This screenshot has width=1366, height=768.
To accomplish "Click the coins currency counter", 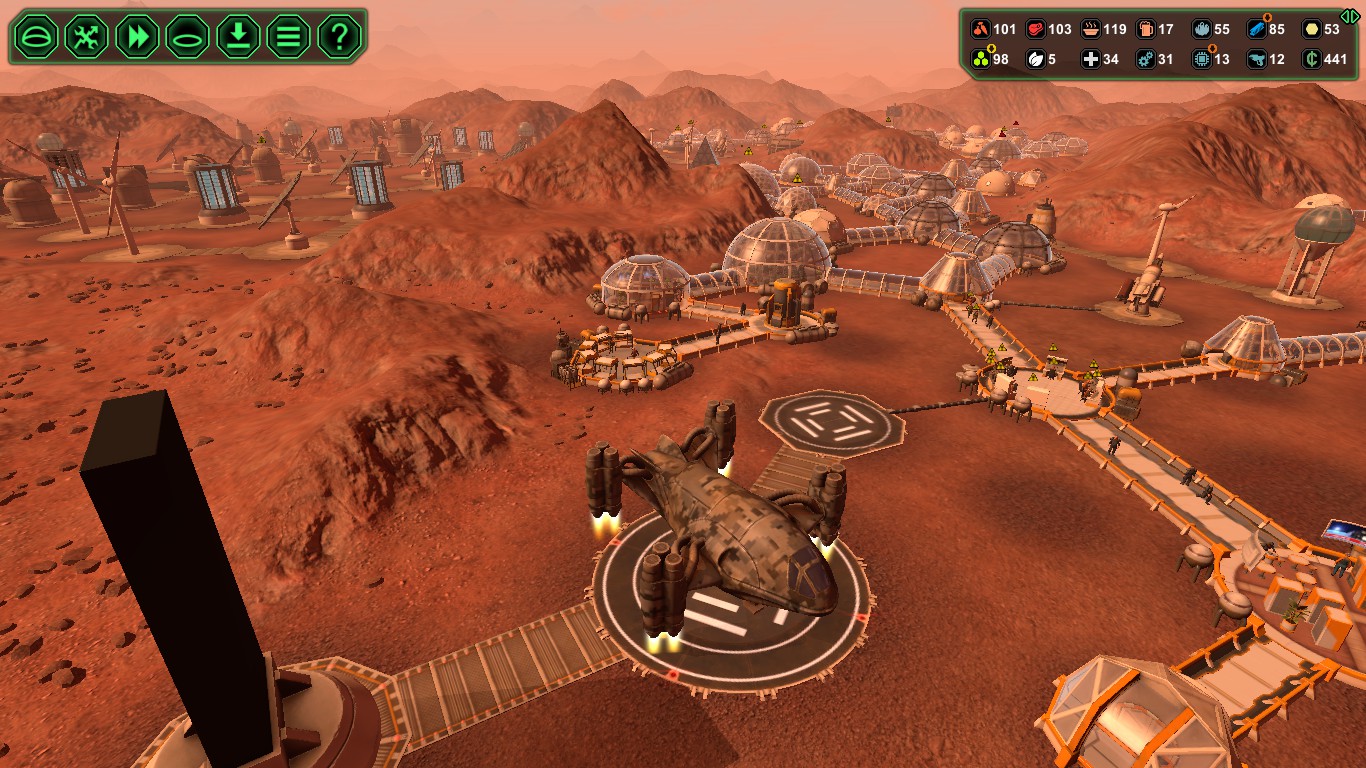I will coord(1311,58).
